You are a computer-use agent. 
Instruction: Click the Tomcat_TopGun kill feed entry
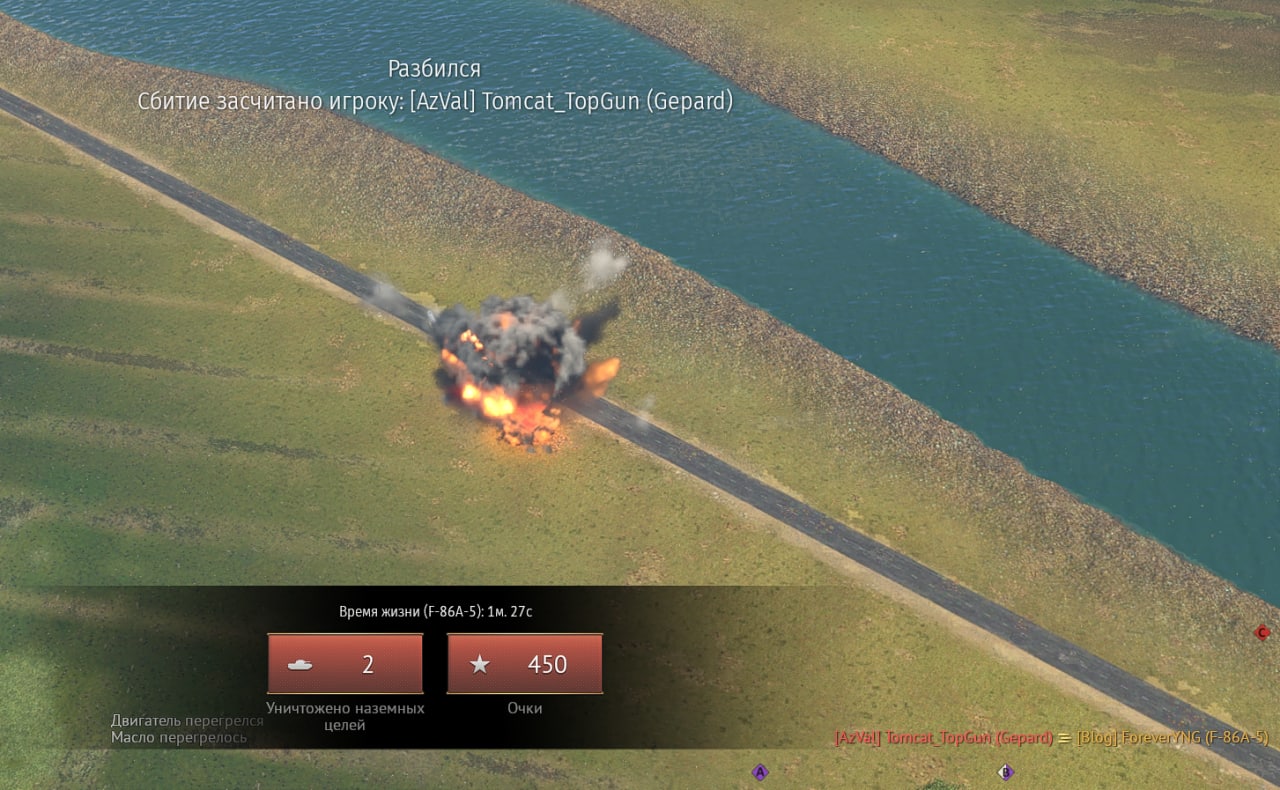(x=943, y=738)
